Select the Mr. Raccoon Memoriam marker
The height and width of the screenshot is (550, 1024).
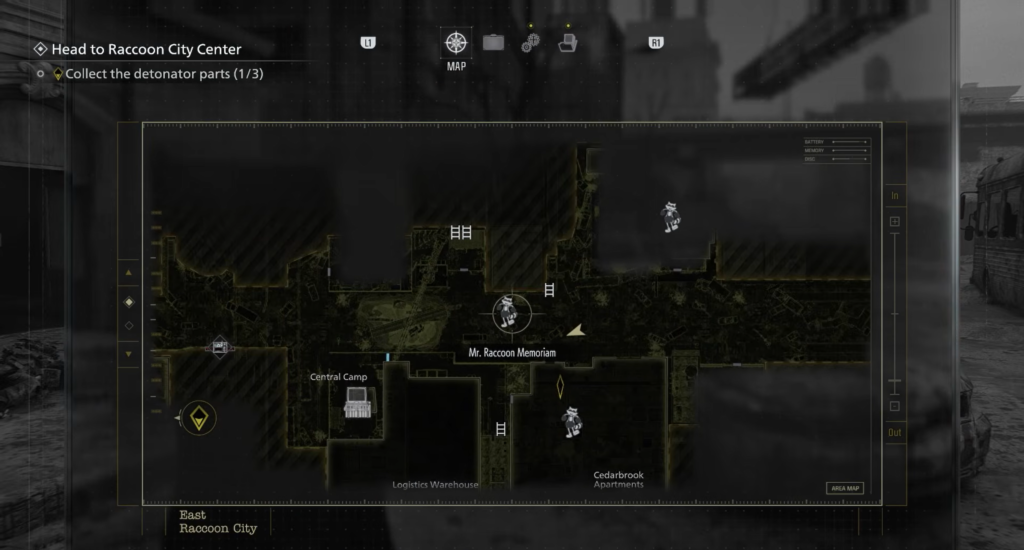click(508, 313)
